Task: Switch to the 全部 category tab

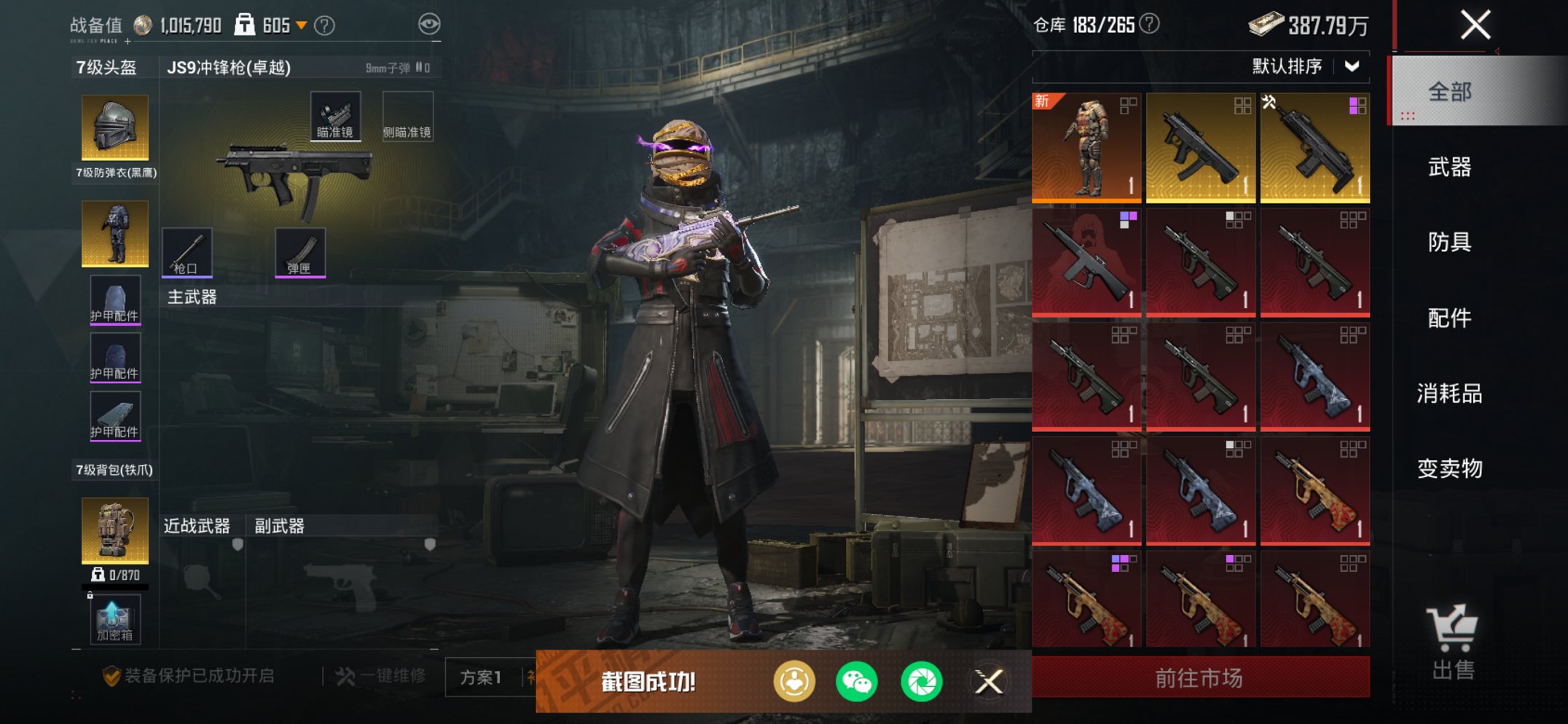Action: click(1450, 93)
